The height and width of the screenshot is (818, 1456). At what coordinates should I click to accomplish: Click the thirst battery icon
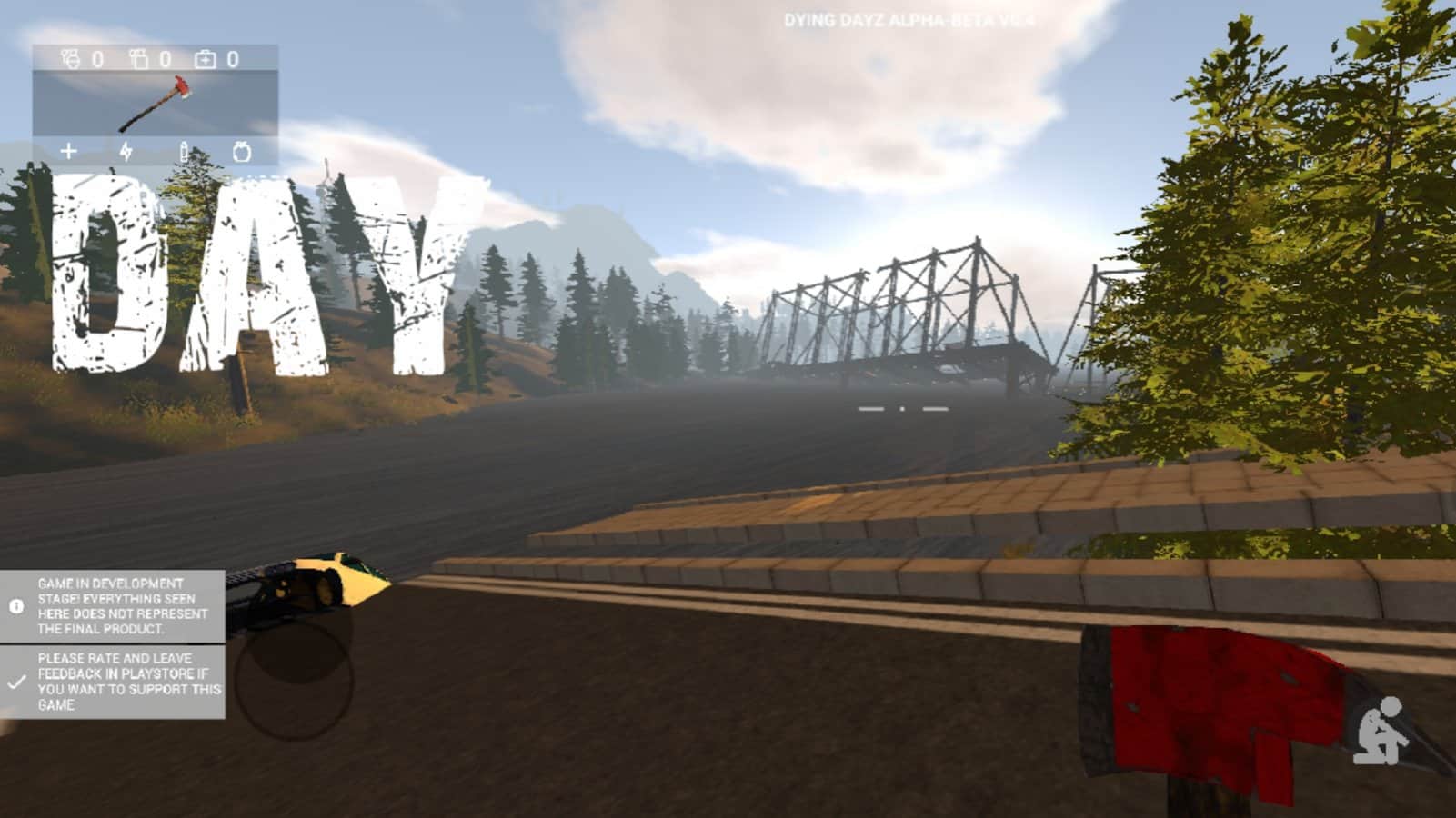tap(184, 152)
